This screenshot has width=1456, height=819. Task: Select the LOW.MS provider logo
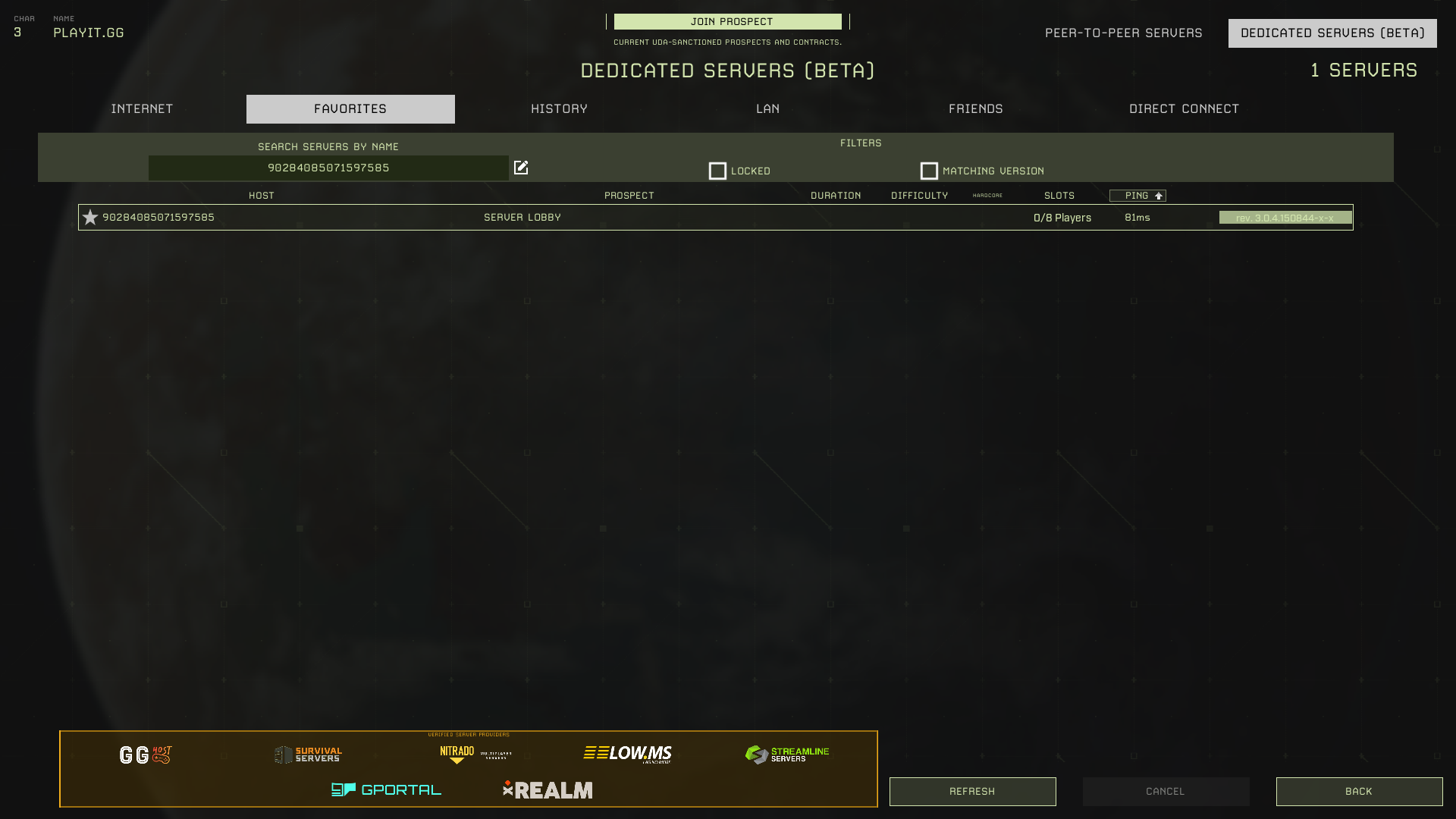coord(628,753)
